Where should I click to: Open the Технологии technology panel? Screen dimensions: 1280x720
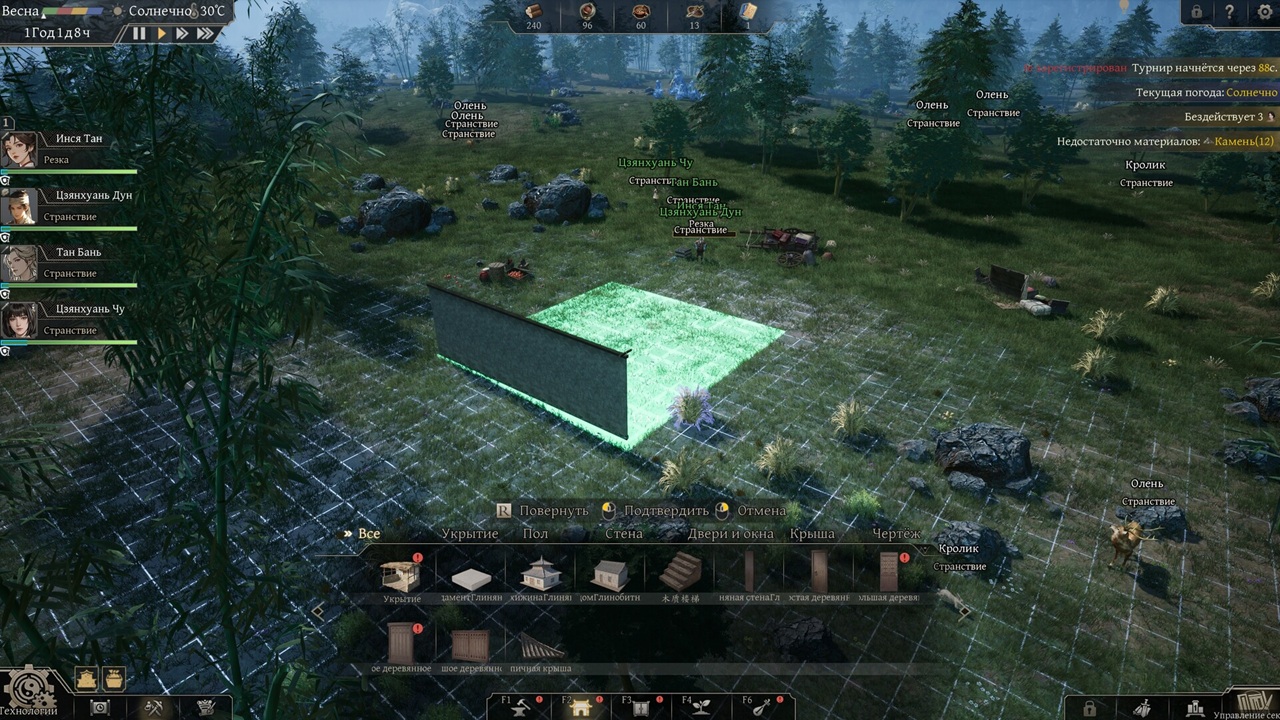(x=28, y=691)
